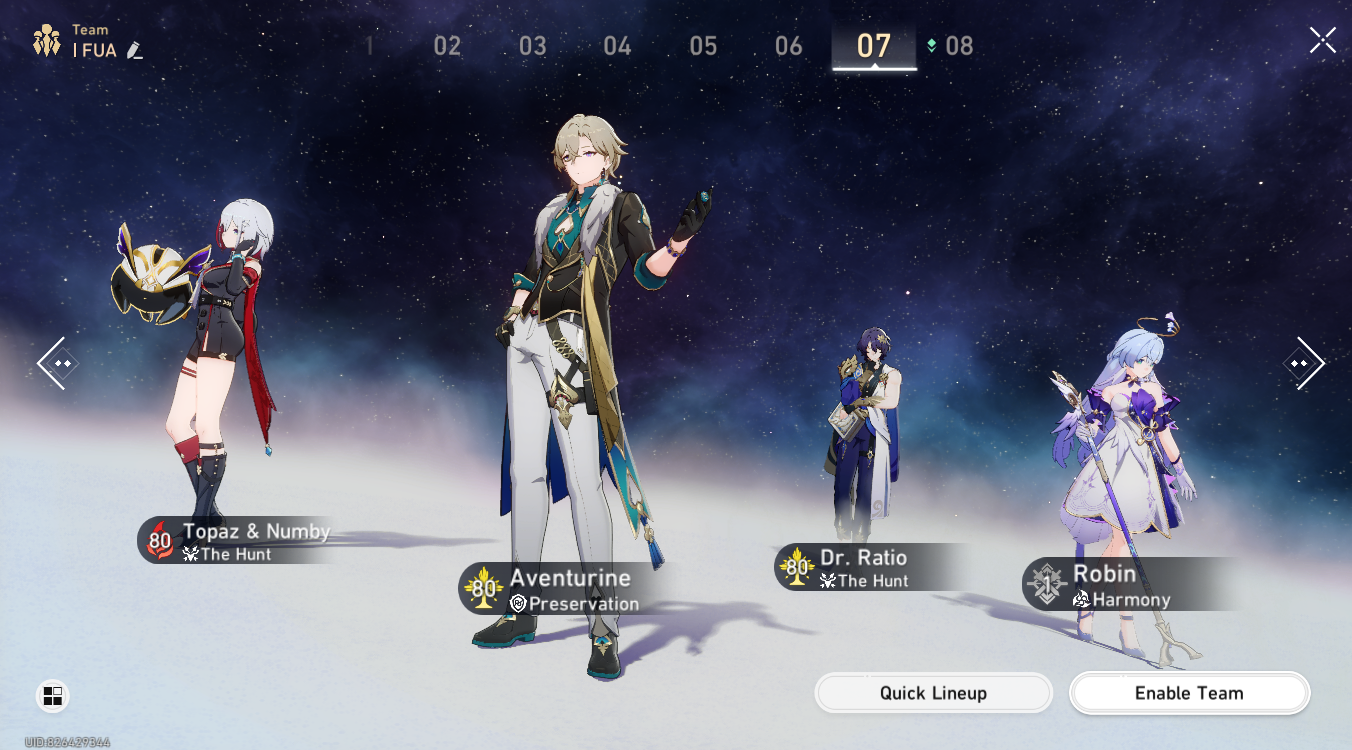Close the team setup screen

coord(1322,40)
